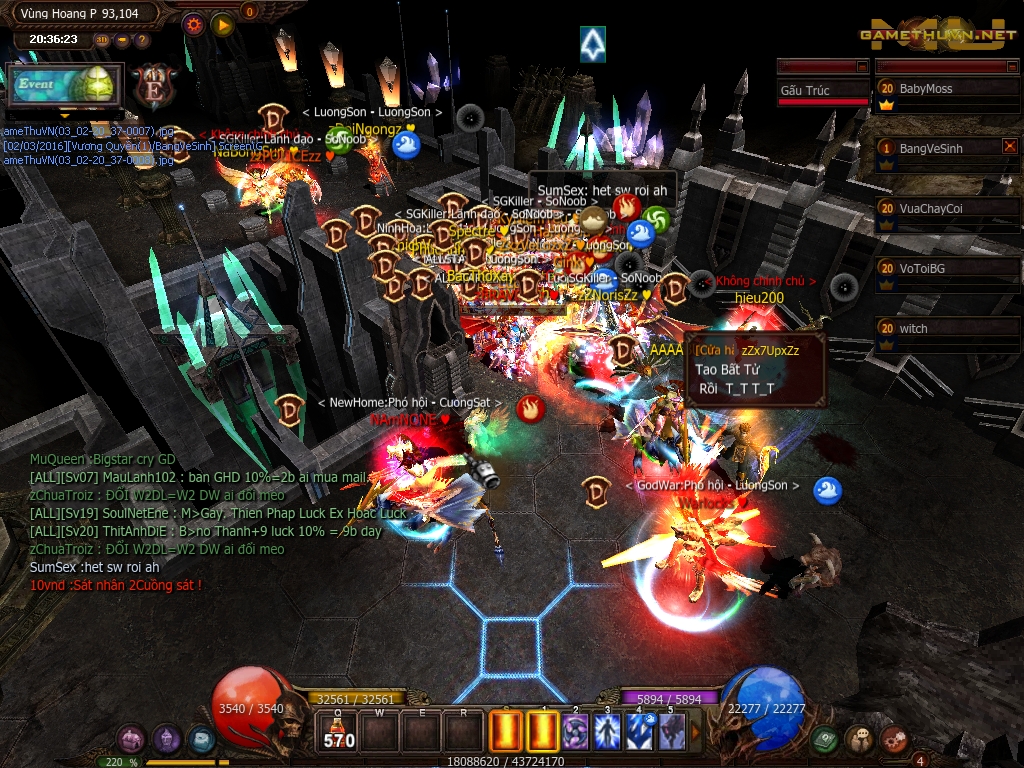
Task: Select party member VuaChayCoi
Action: (948, 209)
